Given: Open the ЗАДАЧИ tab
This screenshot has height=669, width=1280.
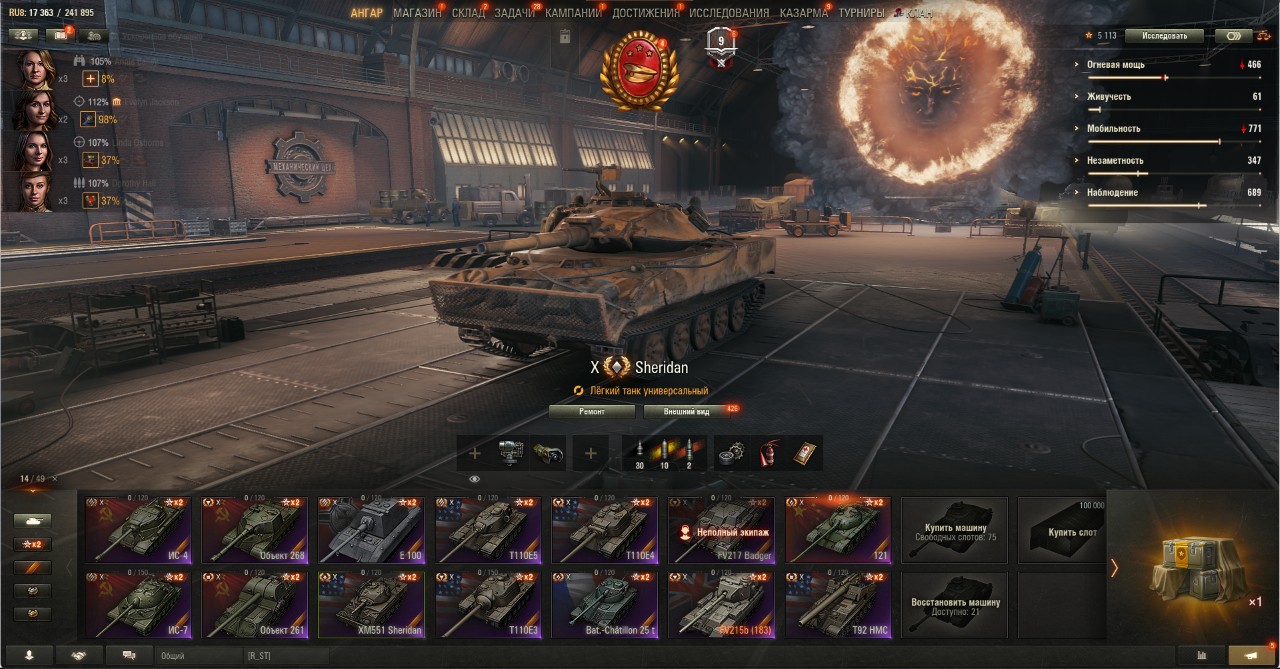Looking at the screenshot, I should click(x=514, y=13).
